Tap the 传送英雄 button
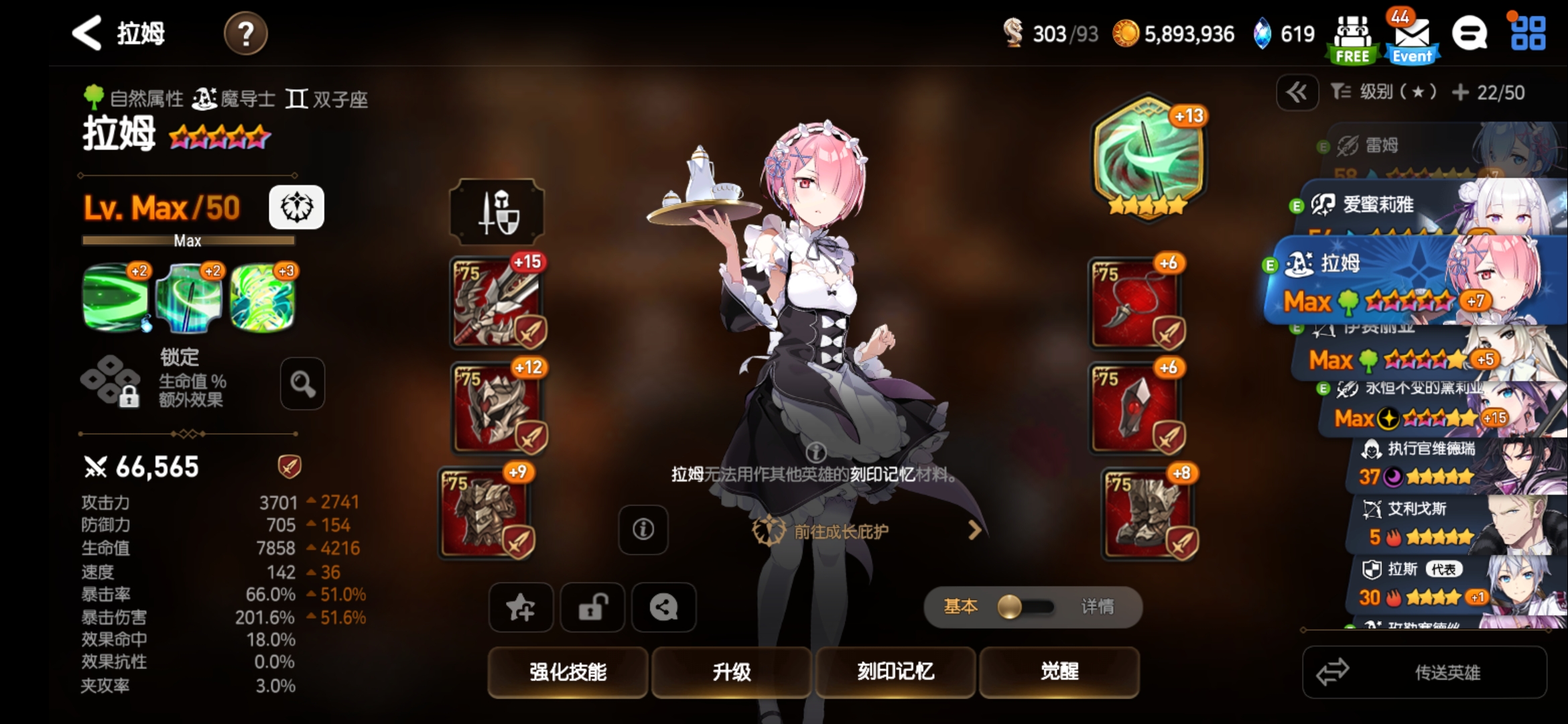The height and width of the screenshot is (724, 1568). click(x=1425, y=672)
